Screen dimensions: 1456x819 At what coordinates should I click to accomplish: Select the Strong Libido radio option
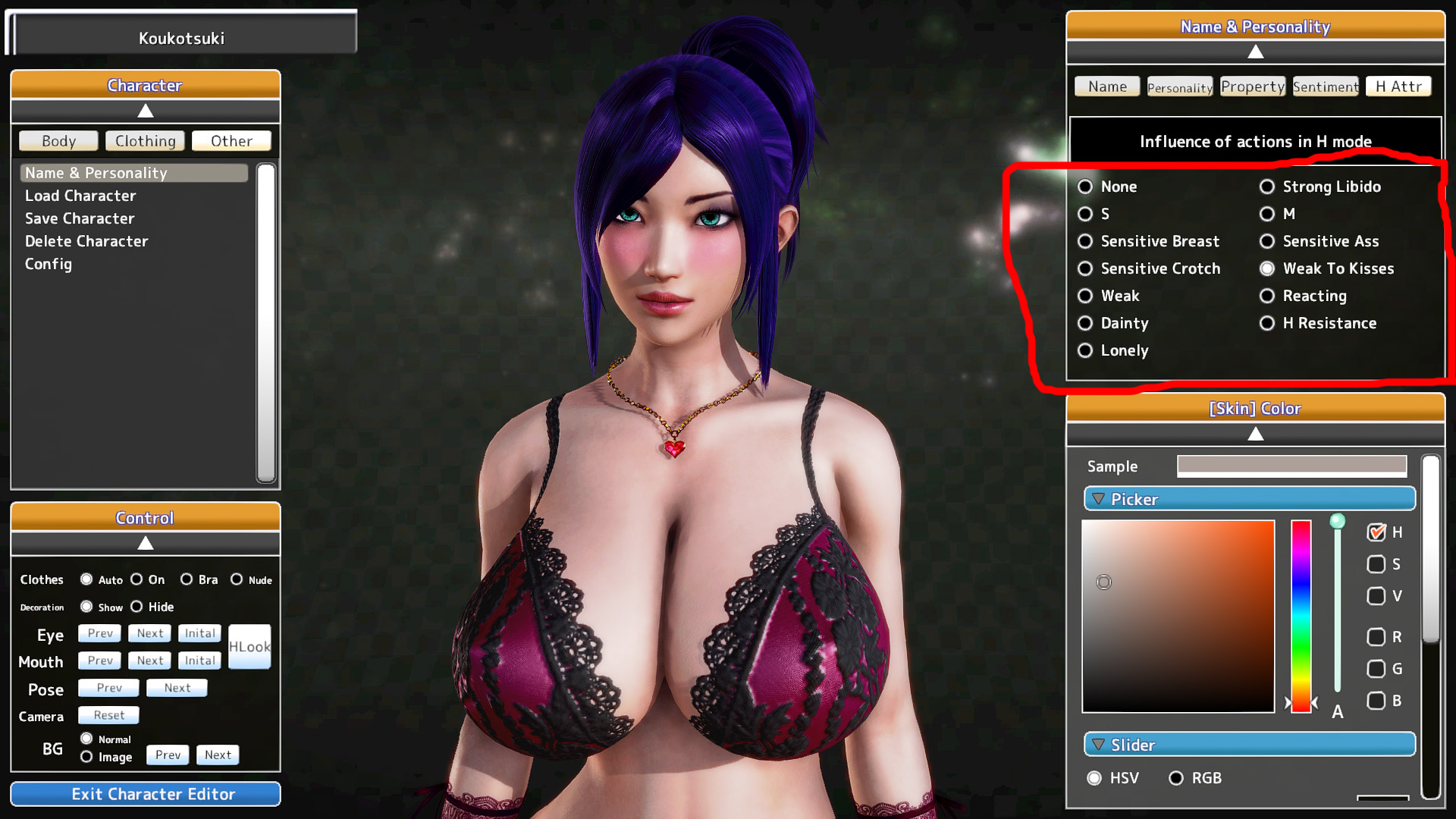[1267, 187]
